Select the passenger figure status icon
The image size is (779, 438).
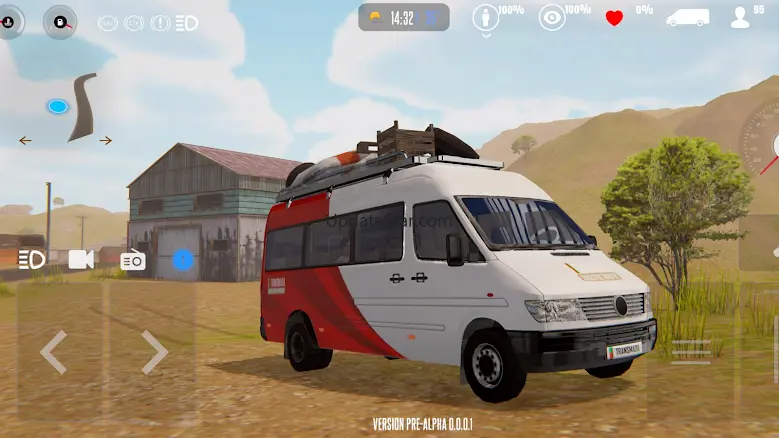(486, 18)
